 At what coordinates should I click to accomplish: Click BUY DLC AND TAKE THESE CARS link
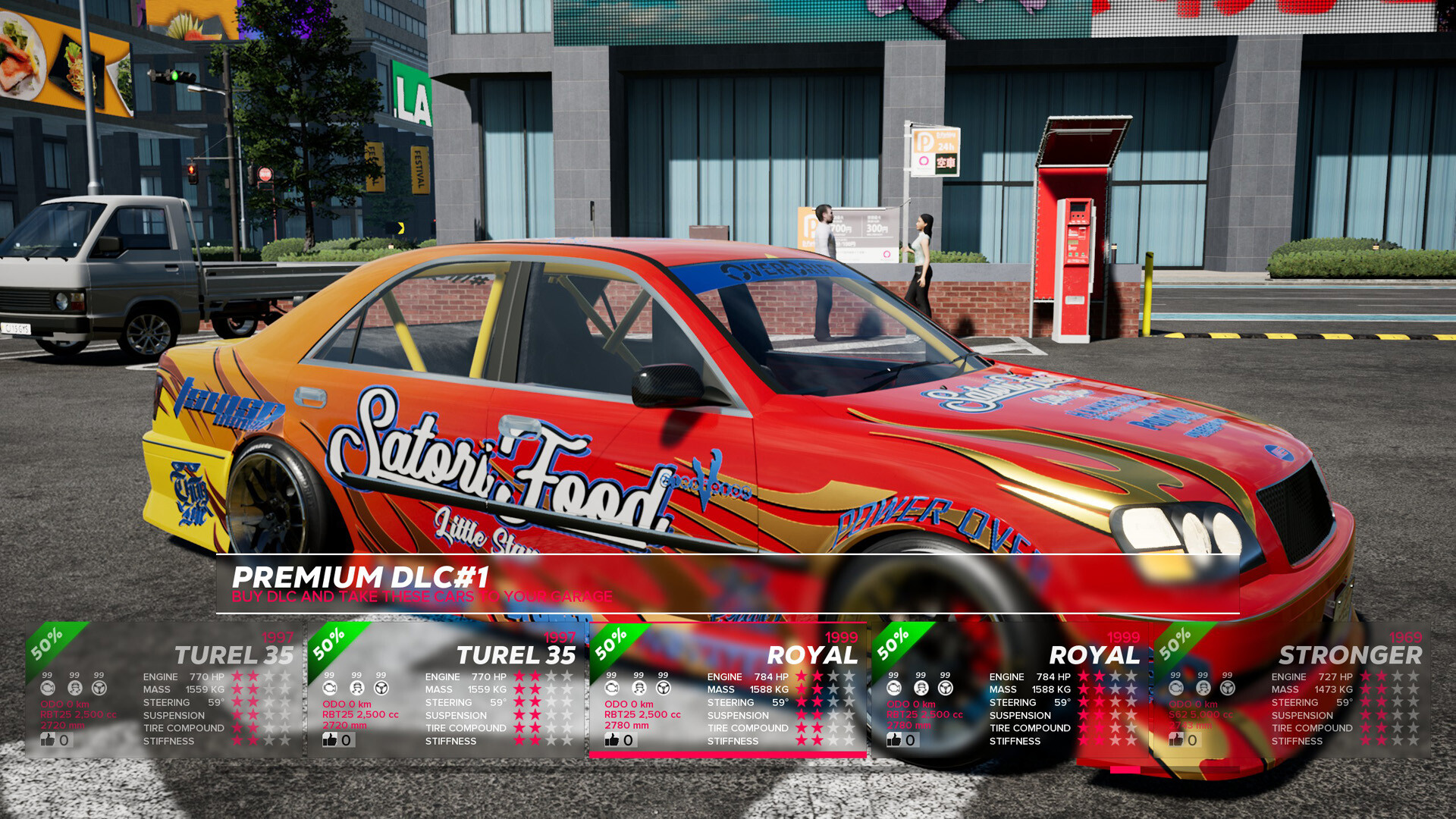pyautogui.click(x=422, y=597)
